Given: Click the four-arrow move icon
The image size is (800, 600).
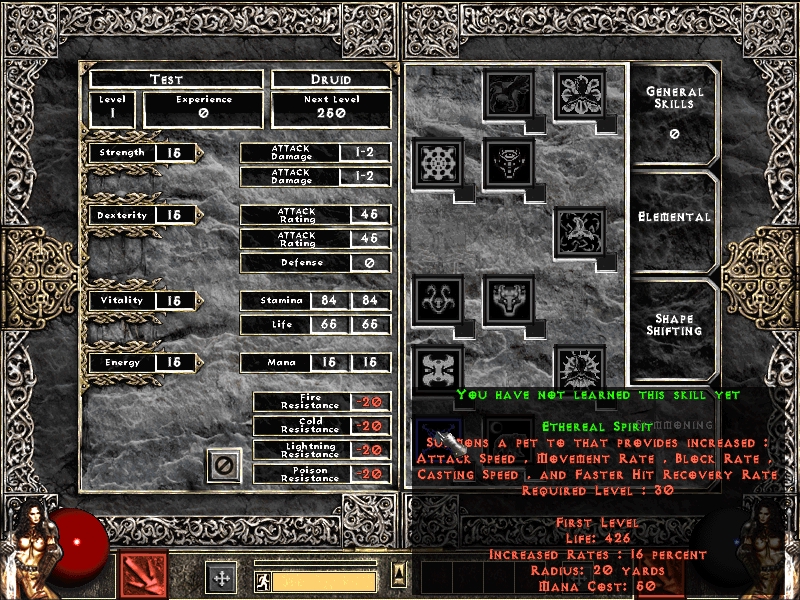Looking at the screenshot, I should point(221,577).
